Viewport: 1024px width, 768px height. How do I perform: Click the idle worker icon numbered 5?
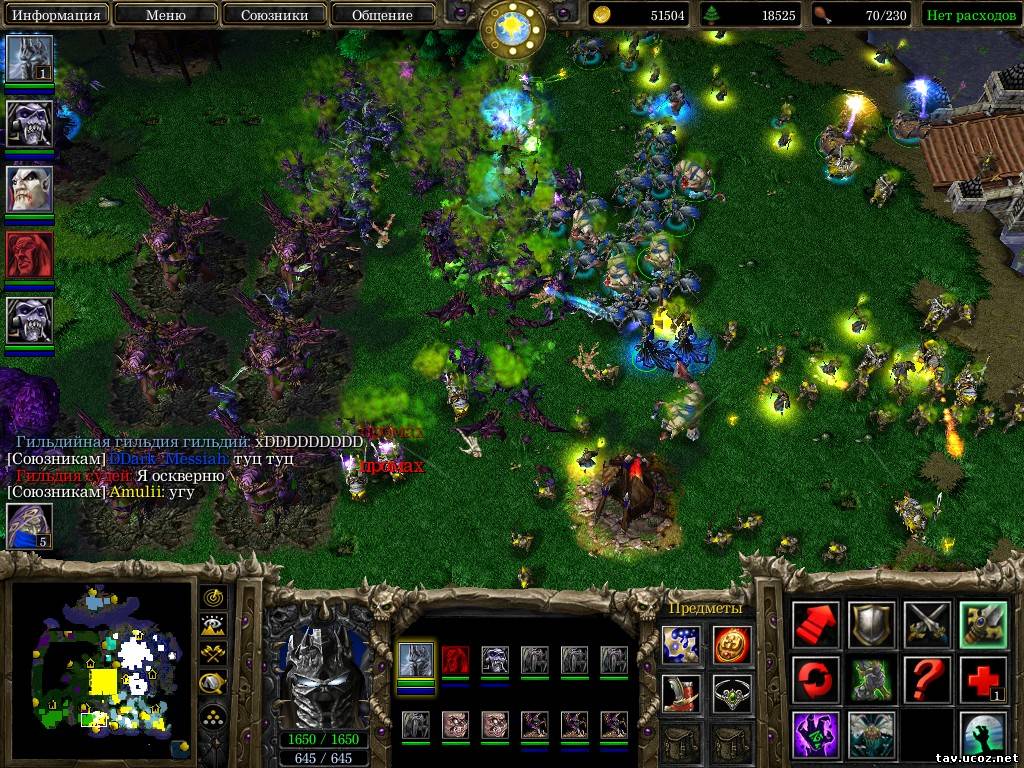(x=29, y=526)
